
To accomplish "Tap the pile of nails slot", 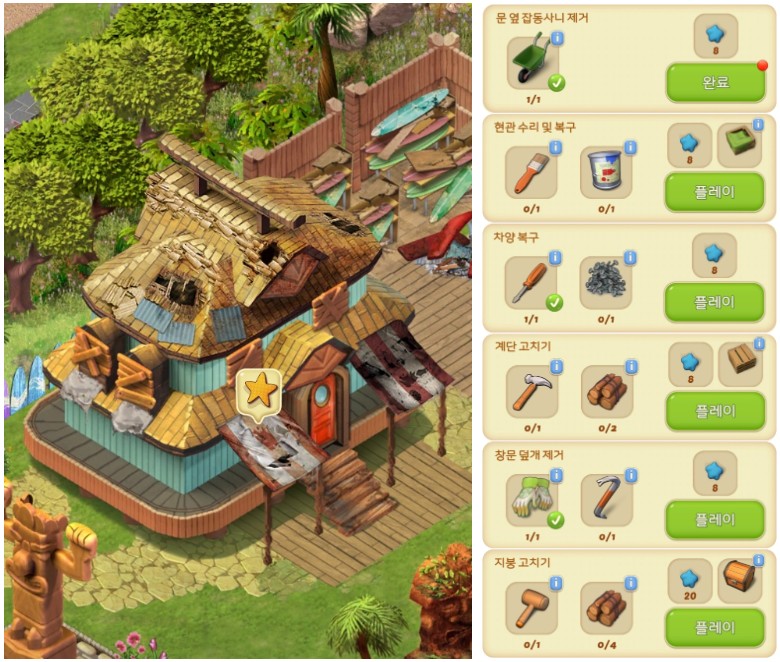I will [x=606, y=281].
